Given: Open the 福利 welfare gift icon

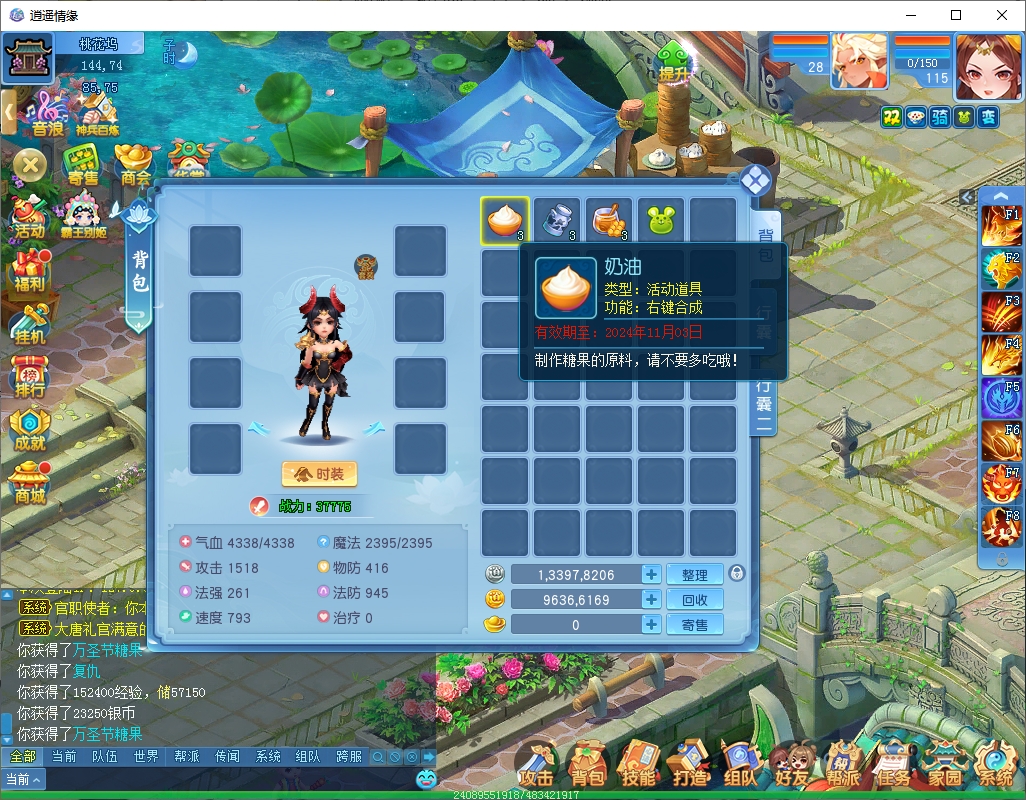Looking at the screenshot, I should 29,270.
